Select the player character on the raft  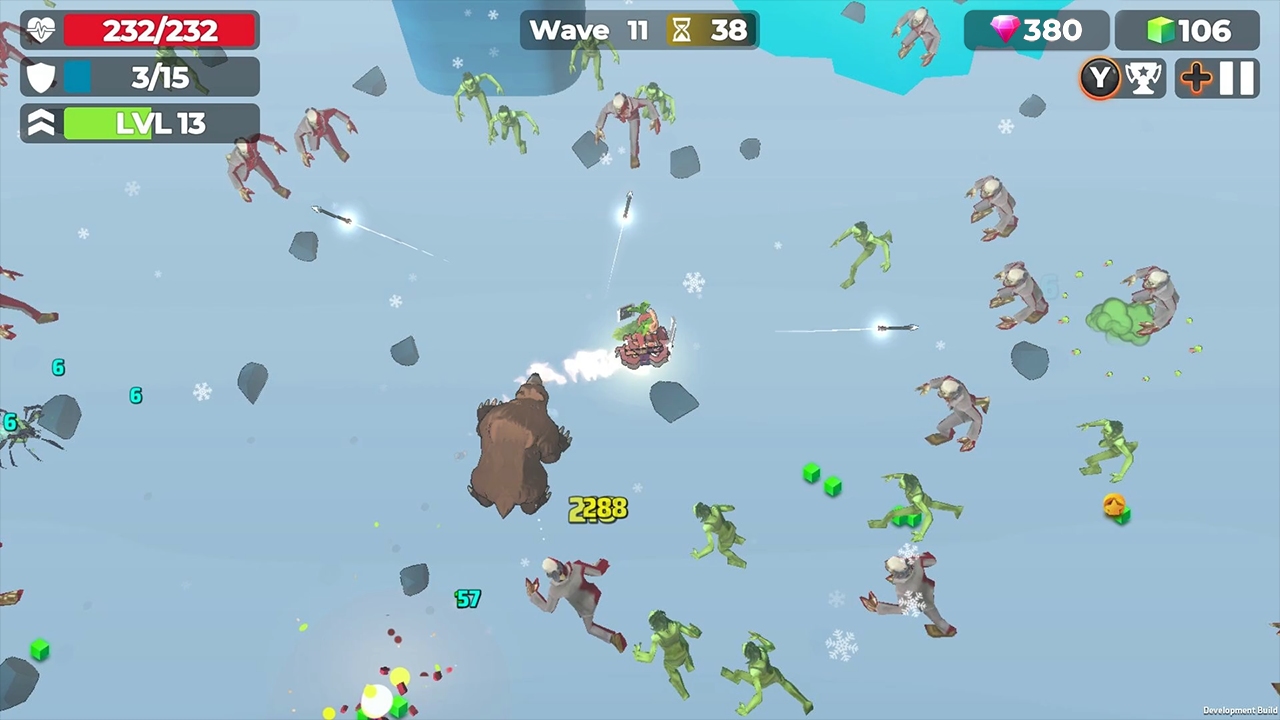tap(643, 335)
